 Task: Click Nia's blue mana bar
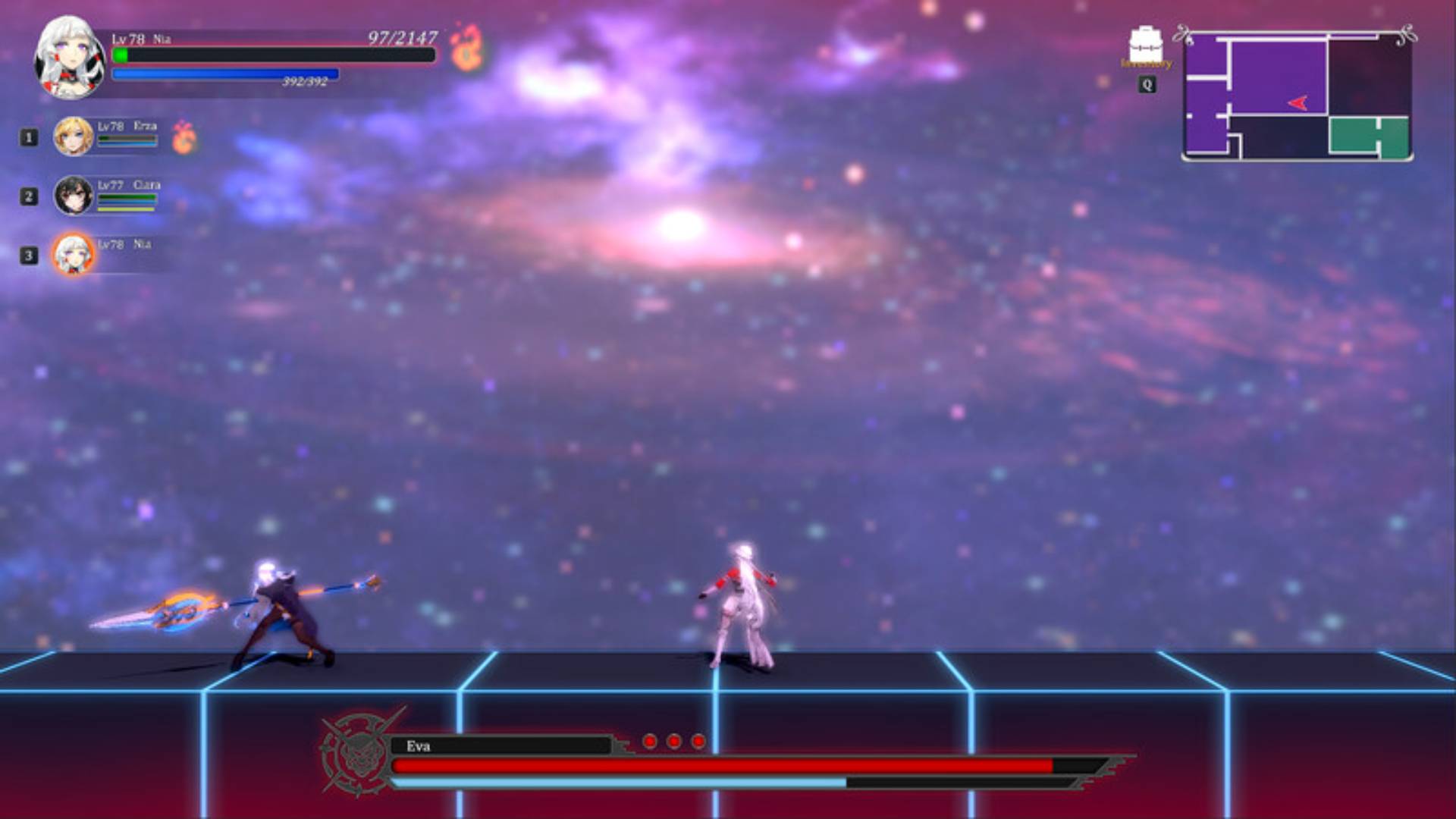(226, 73)
